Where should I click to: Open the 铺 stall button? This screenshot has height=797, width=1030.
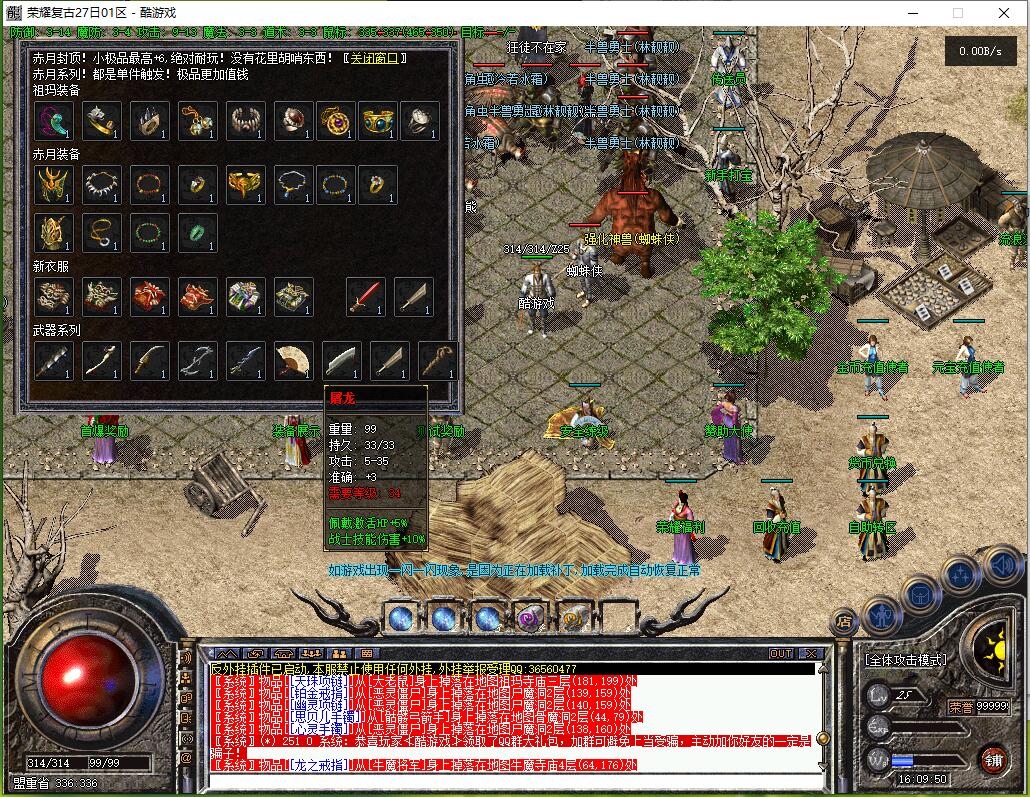pos(992,759)
